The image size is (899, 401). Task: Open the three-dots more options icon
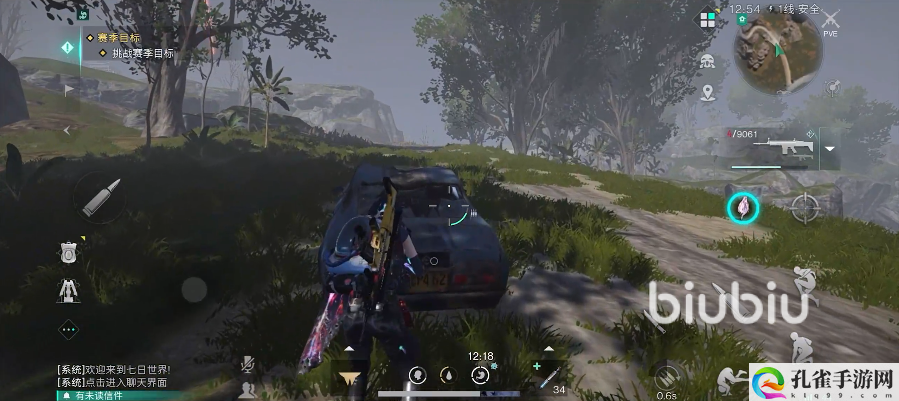pos(68,328)
